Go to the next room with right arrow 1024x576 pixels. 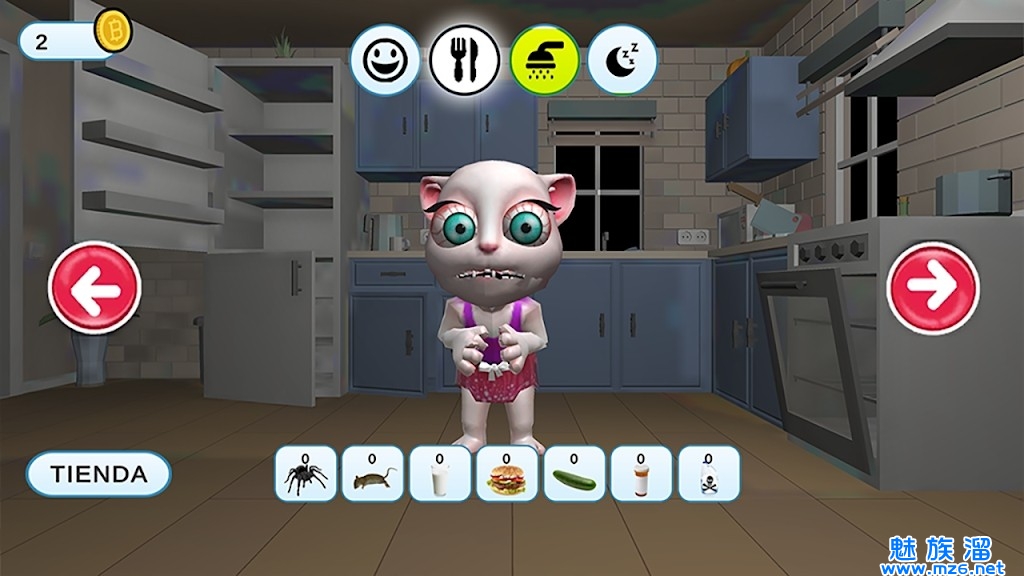point(934,288)
